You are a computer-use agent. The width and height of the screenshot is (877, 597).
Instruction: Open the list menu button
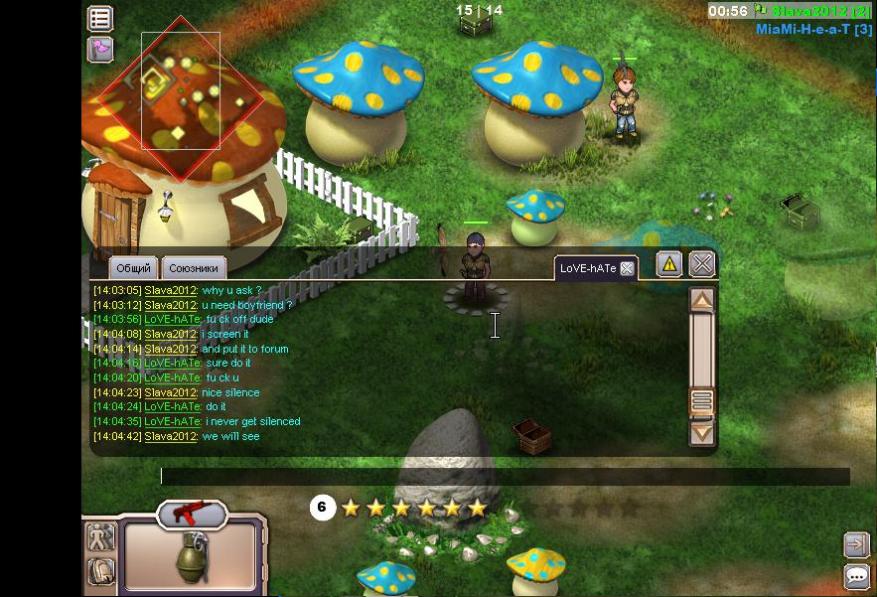[x=100, y=18]
